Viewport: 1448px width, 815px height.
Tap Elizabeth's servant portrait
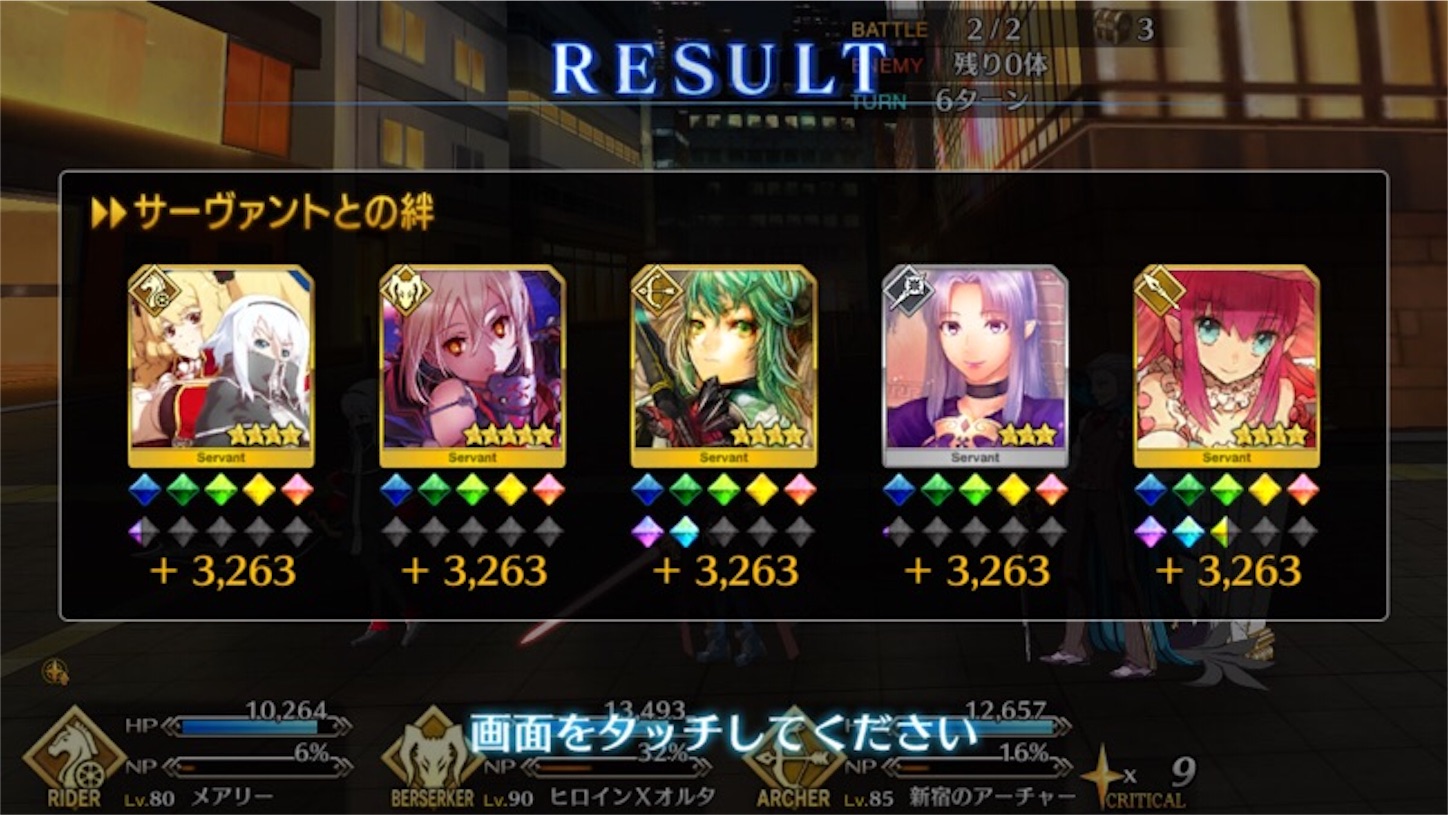click(1229, 365)
